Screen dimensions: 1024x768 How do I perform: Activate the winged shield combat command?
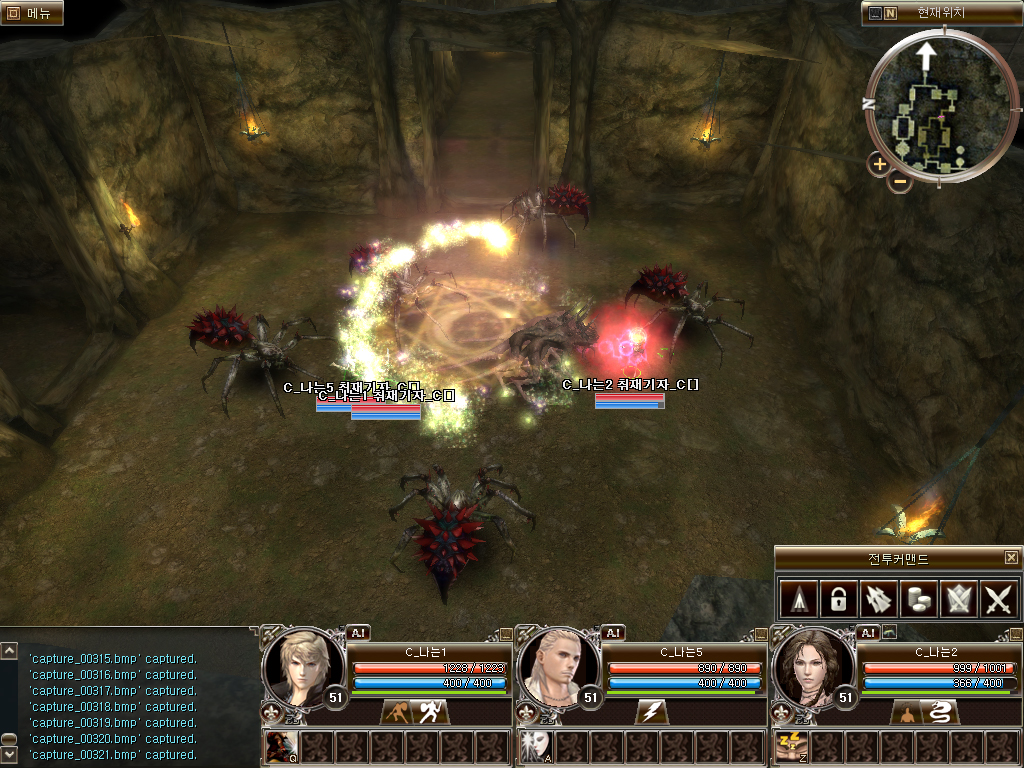(959, 599)
